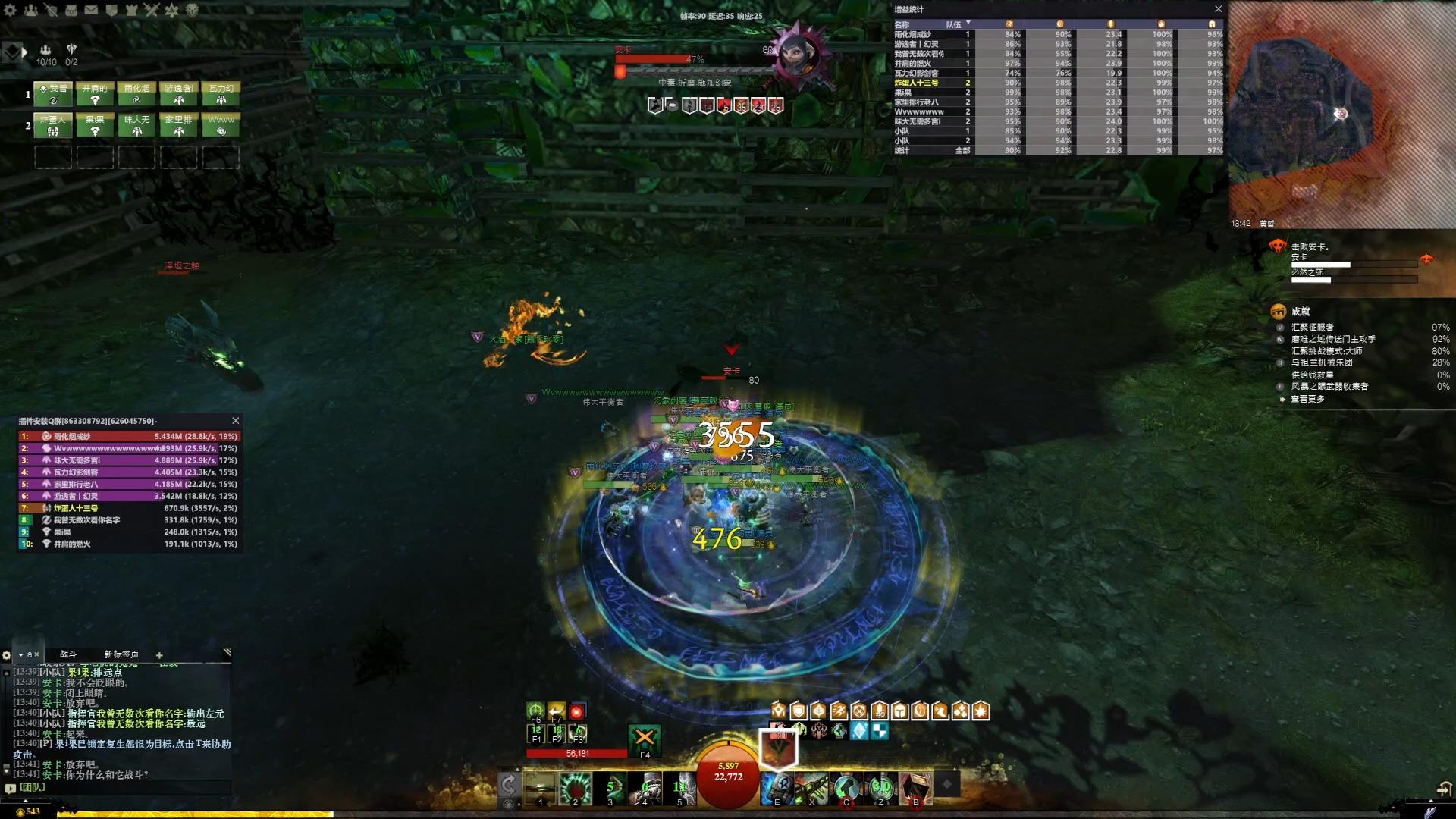Open the crossed swords PvP icon
1456x819 pixels.
[151, 10]
